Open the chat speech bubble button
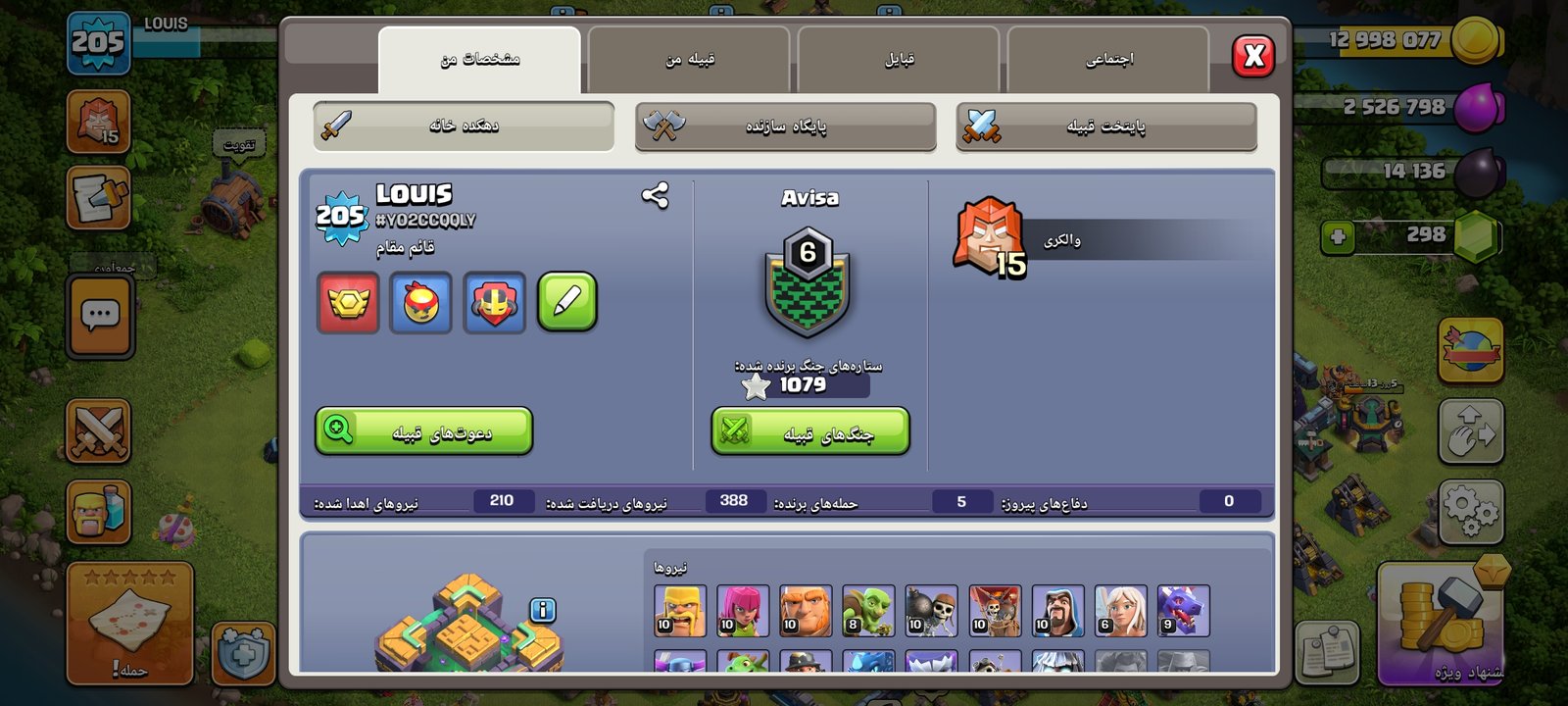 pos(100,316)
